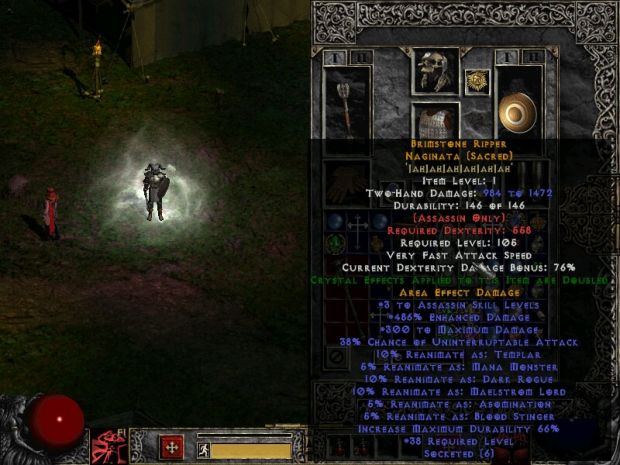
Task: Choose weapon set I above the shield slot
Action: (x=509, y=57)
